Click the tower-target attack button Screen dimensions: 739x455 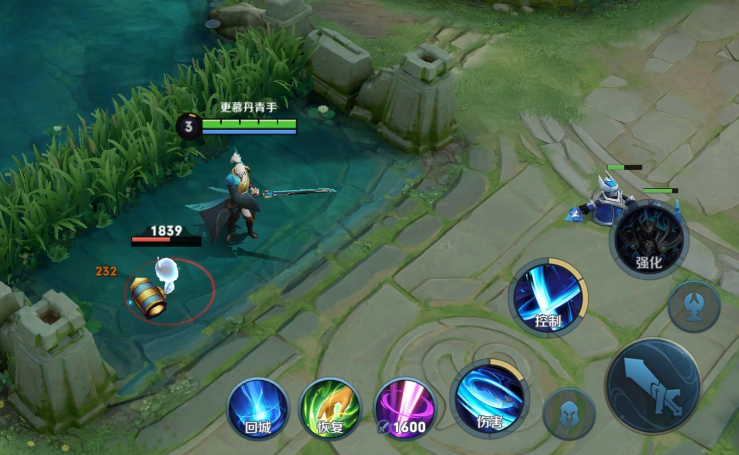pos(694,306)
